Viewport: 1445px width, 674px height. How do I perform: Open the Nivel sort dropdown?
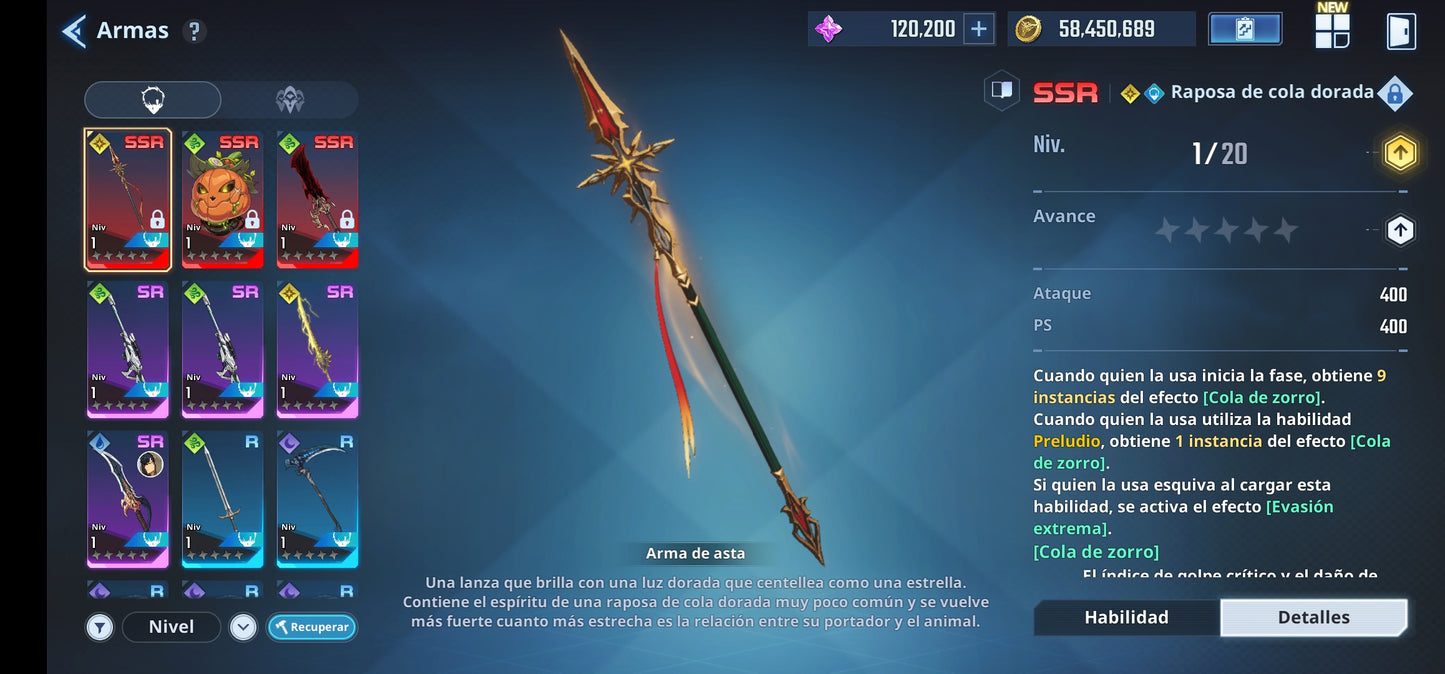coord(171,627)
